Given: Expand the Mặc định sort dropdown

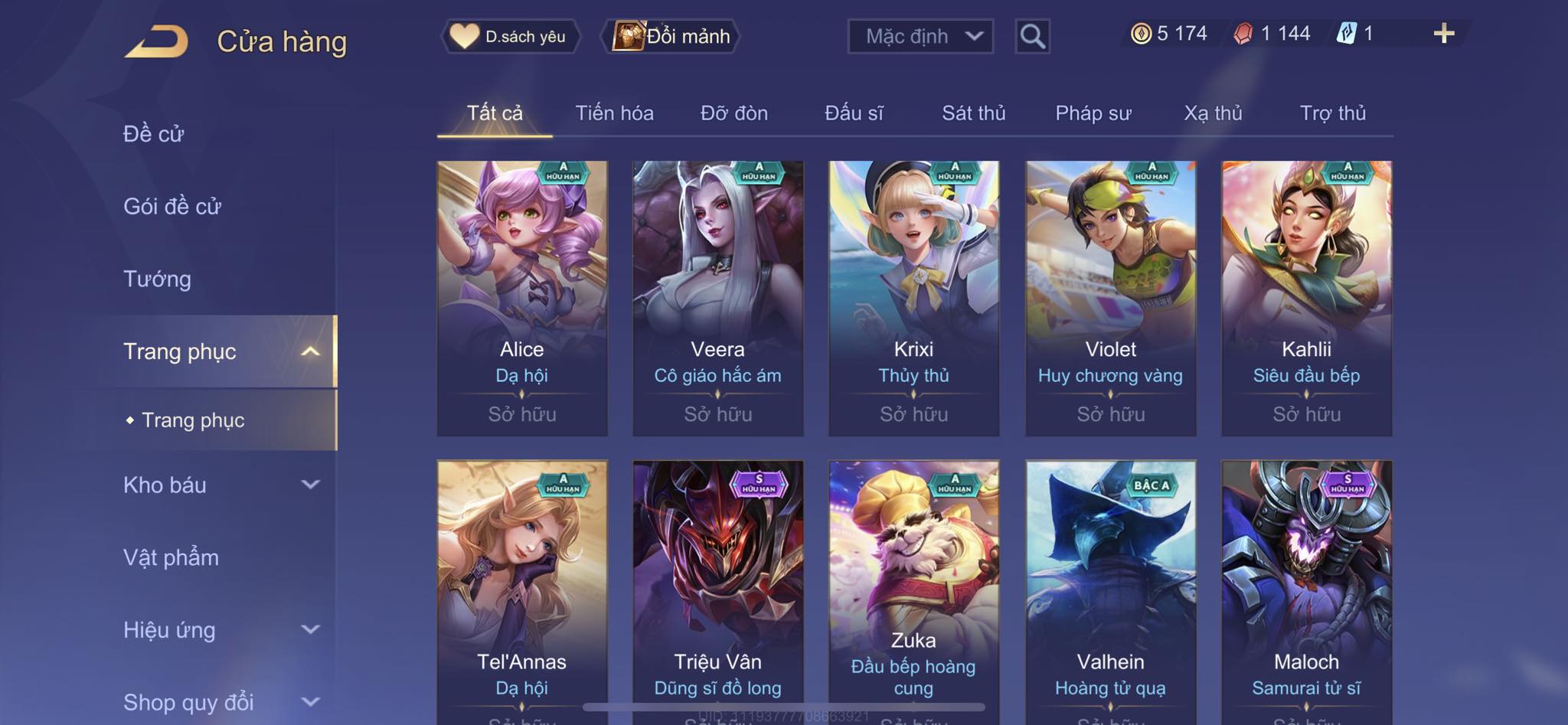Looking at the screenshot, I should (920, 36).
